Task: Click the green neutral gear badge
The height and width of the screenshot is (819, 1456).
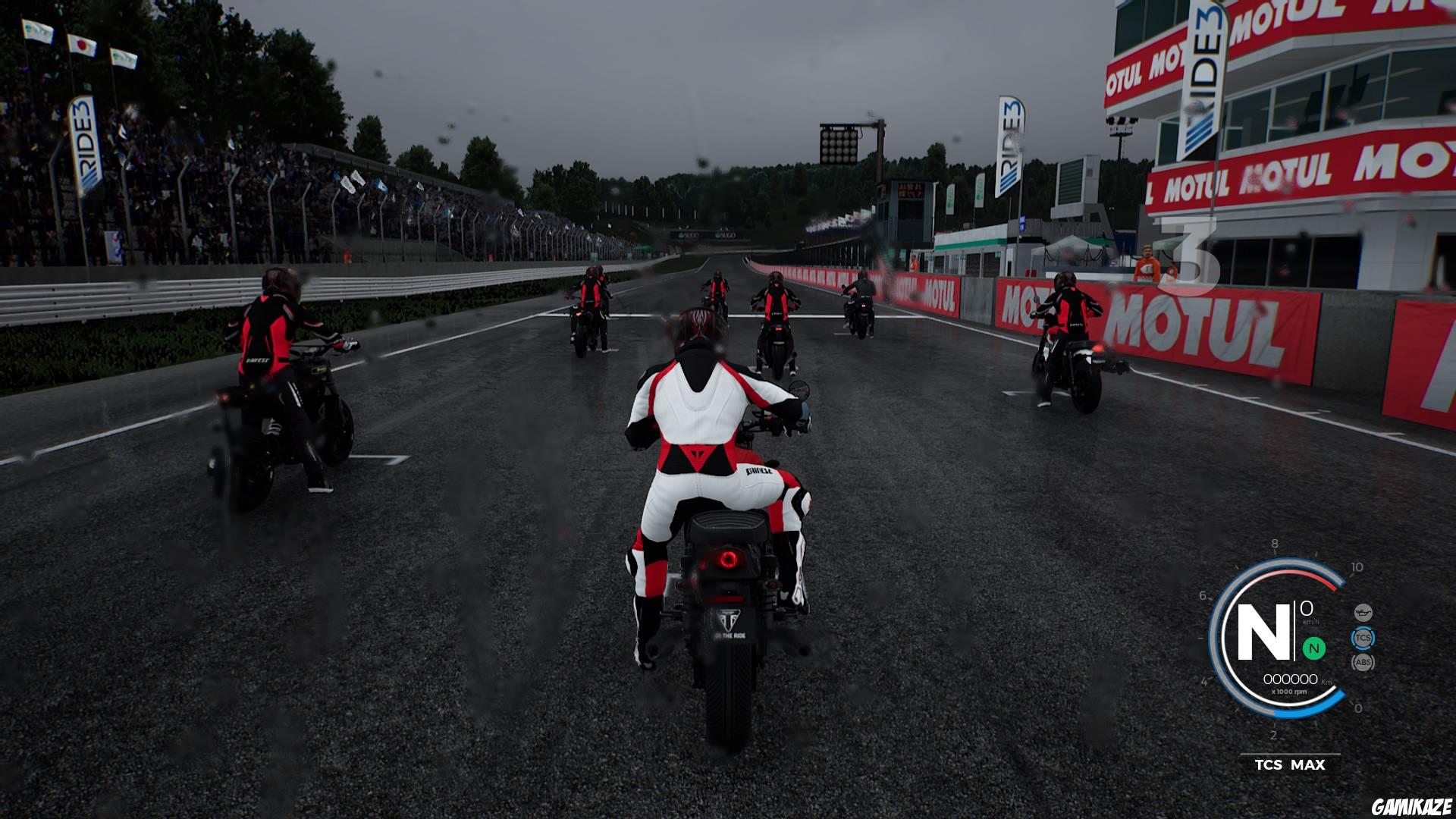Action: (x=1313, y=648)
